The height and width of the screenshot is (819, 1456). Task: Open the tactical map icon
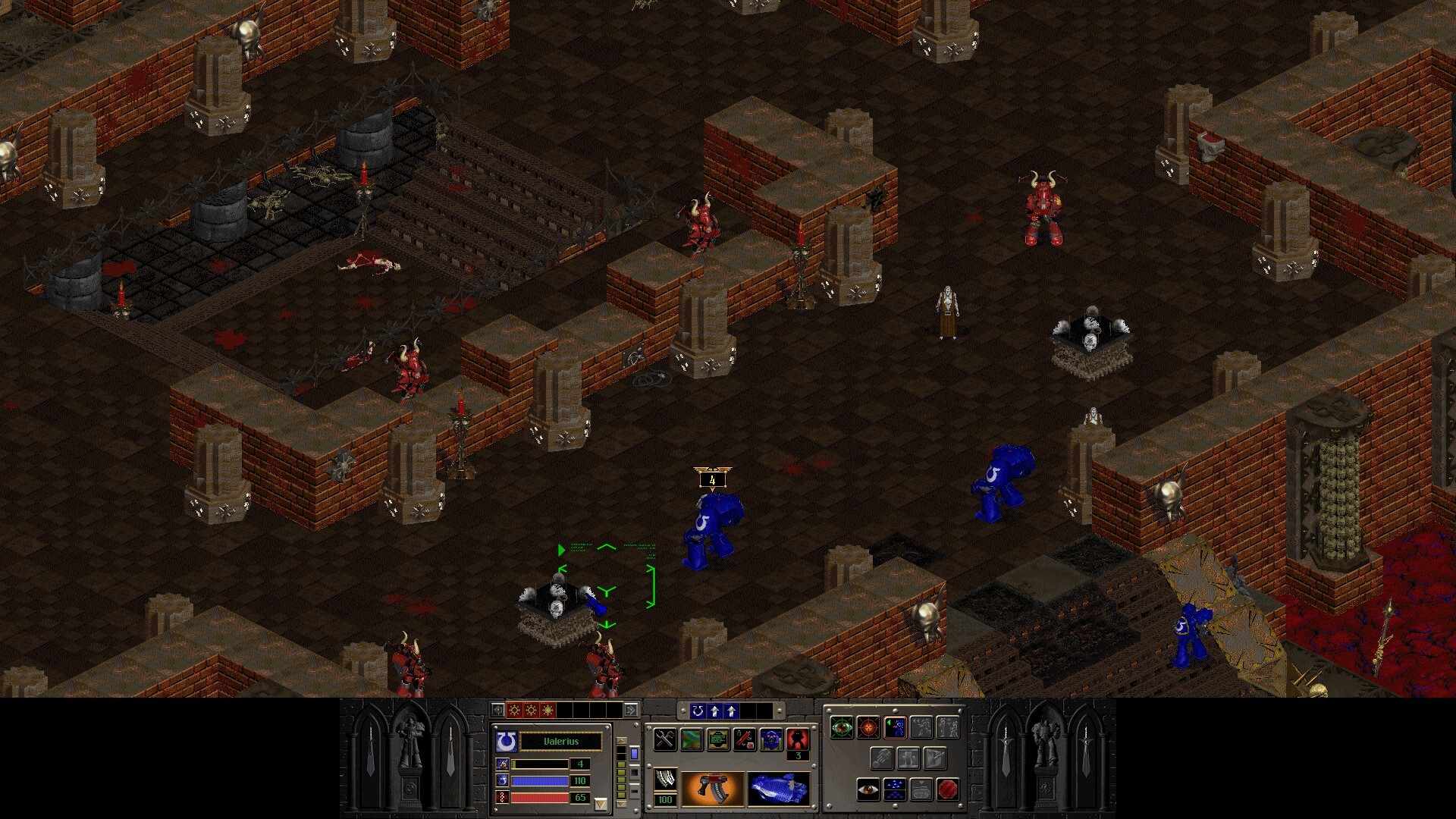690,739
